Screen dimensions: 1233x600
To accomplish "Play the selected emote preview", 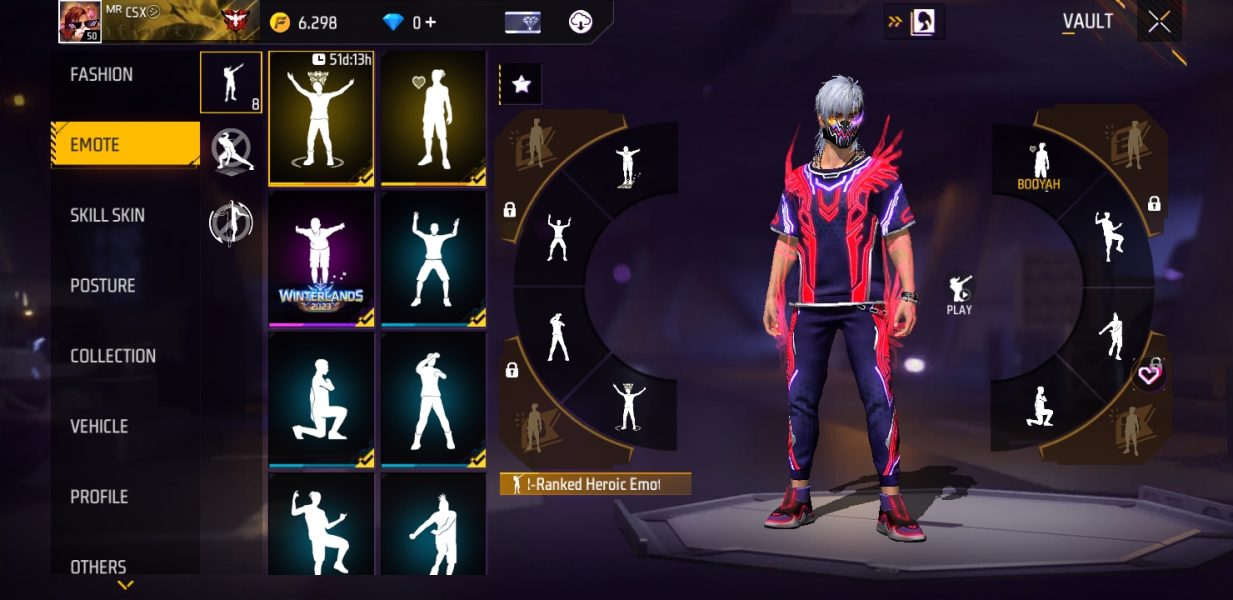I will point(959,295).
